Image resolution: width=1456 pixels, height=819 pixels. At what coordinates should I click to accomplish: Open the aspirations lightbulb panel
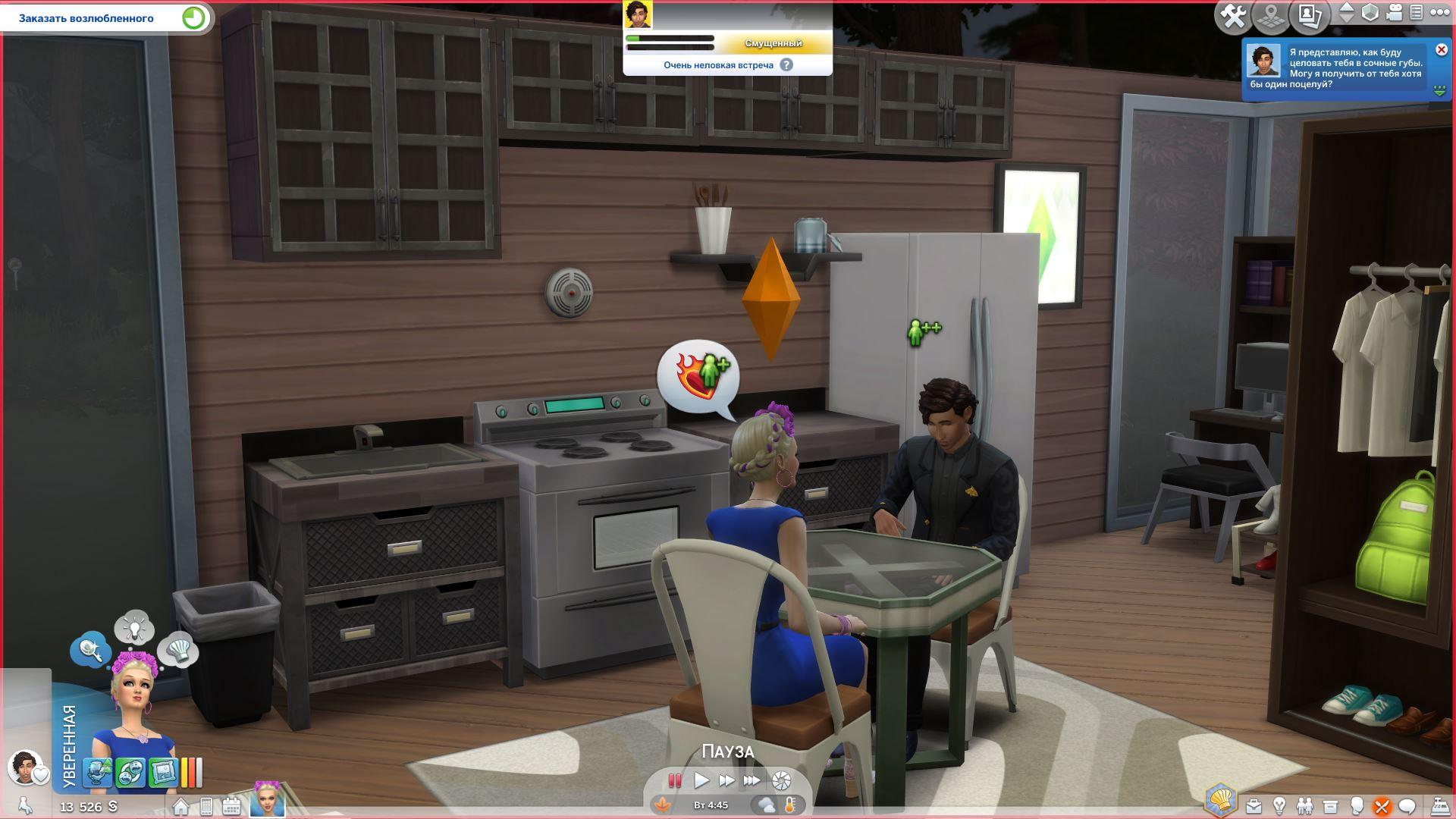click(x=1279, y=806)
